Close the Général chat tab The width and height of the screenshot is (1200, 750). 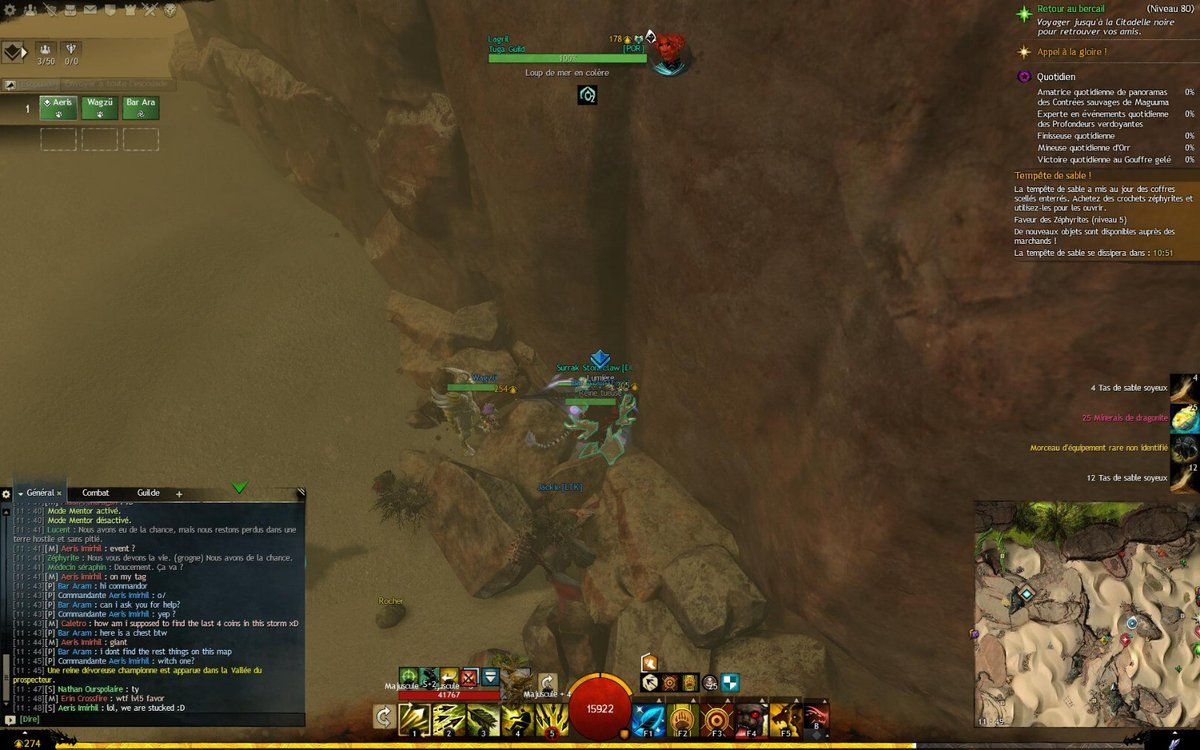(x=59, y=493)
